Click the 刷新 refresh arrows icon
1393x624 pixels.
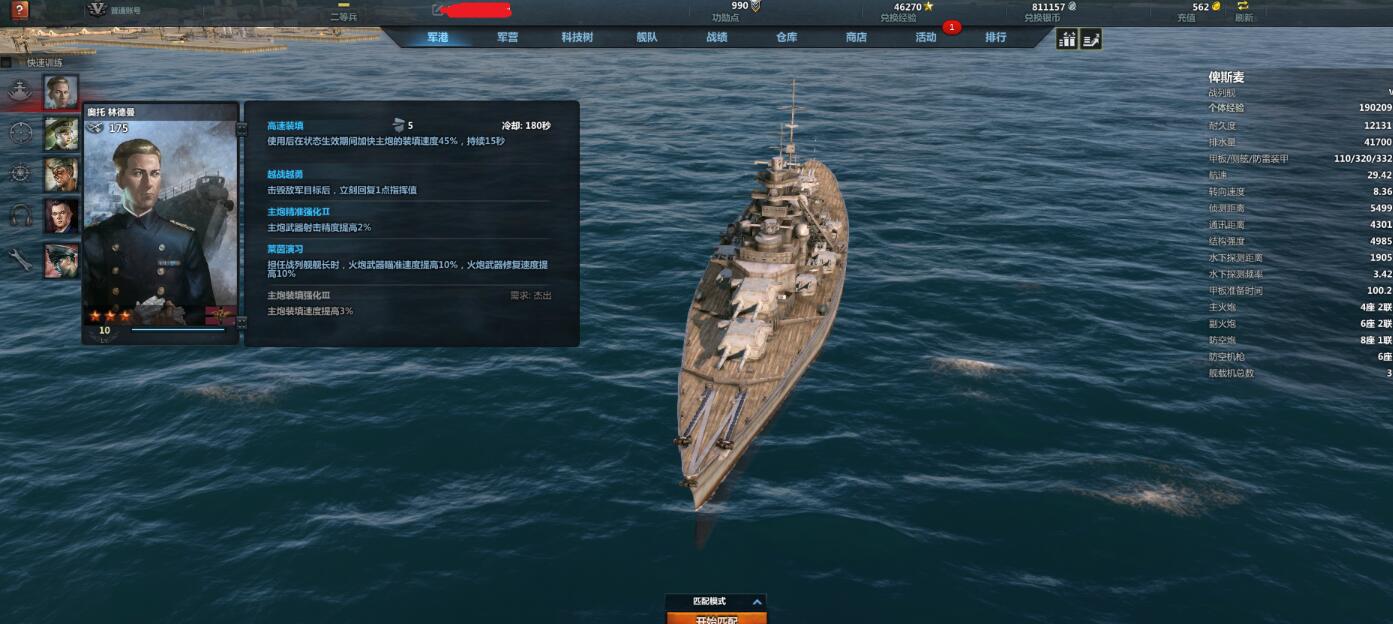point(1243,7)
